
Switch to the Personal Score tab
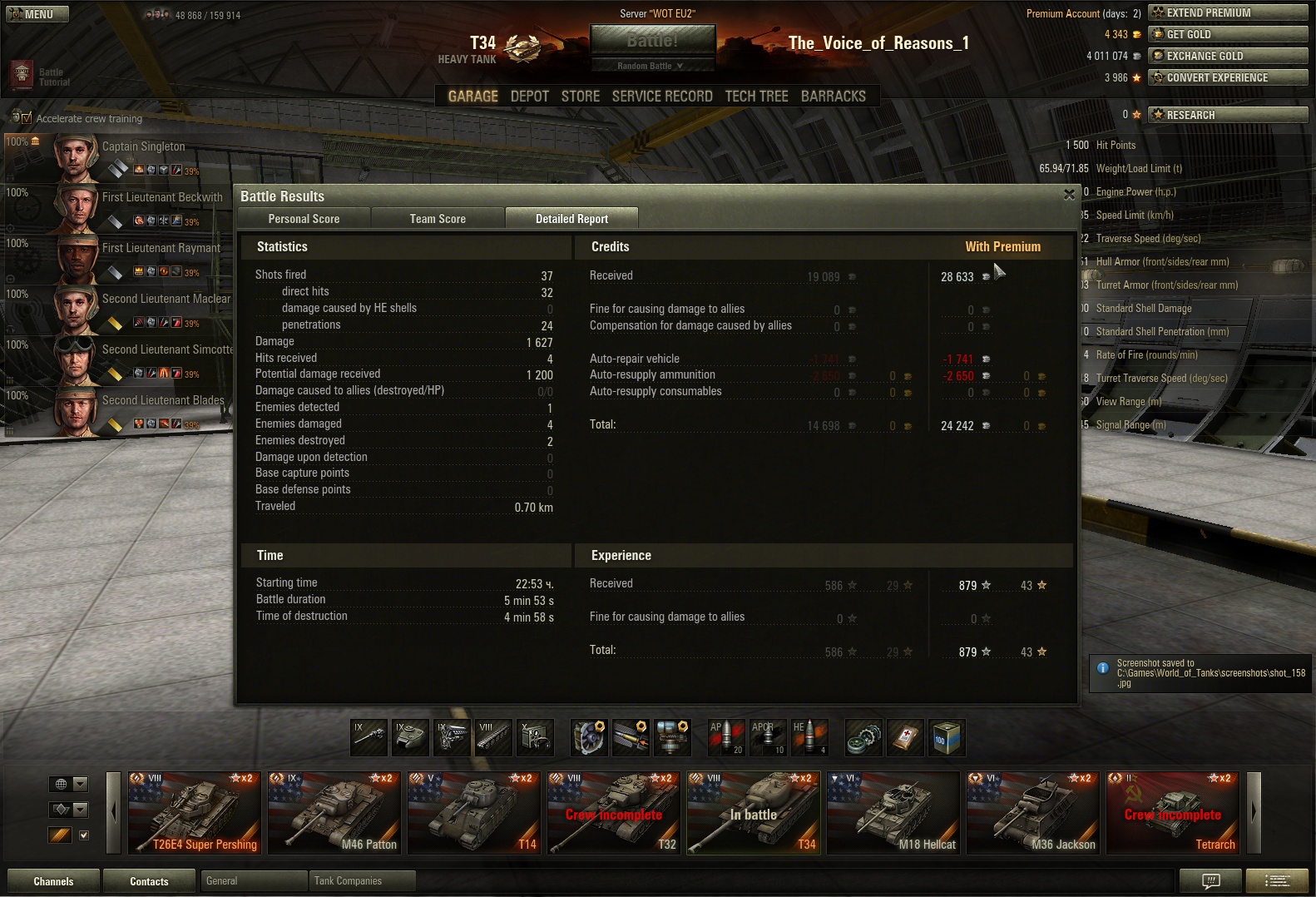[x=304, y=219]
